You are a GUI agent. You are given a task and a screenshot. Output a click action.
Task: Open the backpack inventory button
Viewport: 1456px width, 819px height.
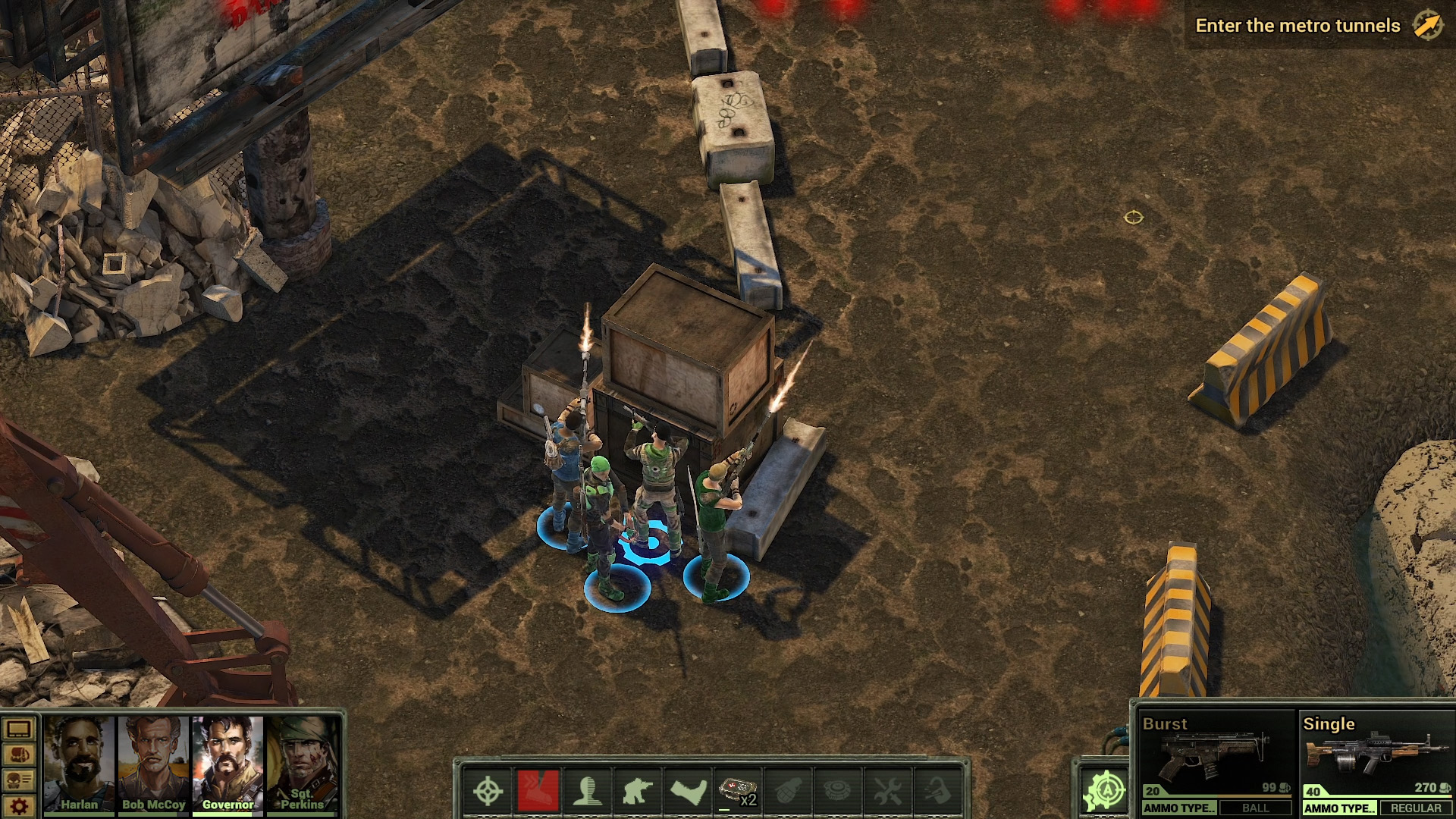(x=19, y=755)
